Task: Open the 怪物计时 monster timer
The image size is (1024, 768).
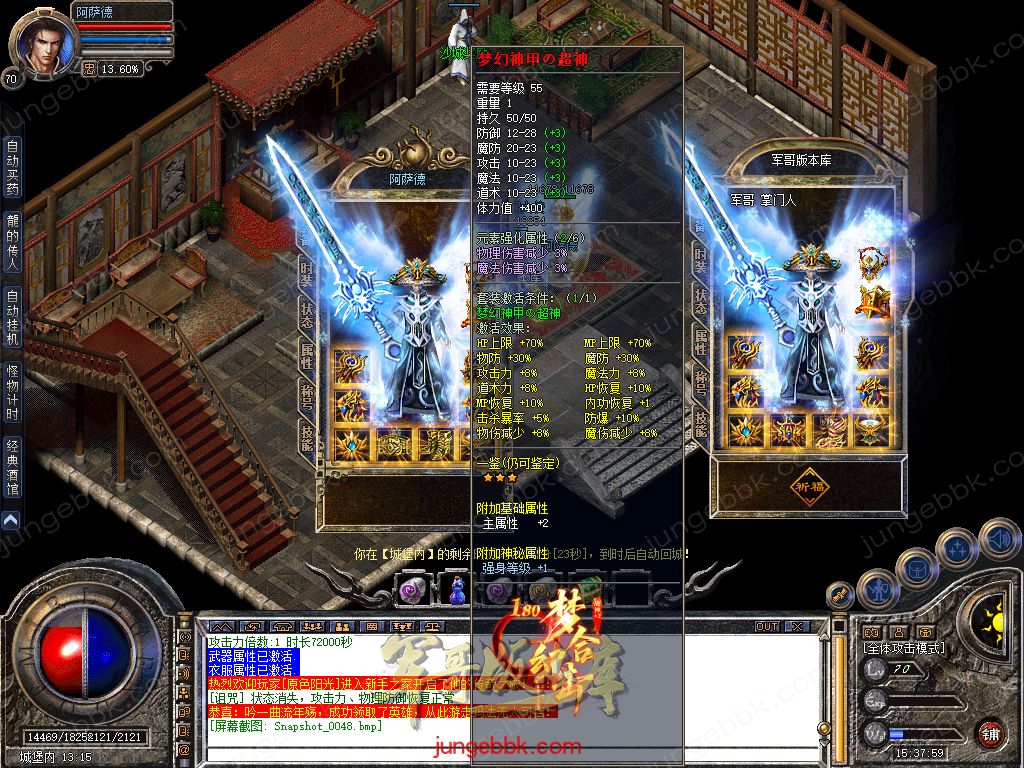Action: tap(12, 392)
